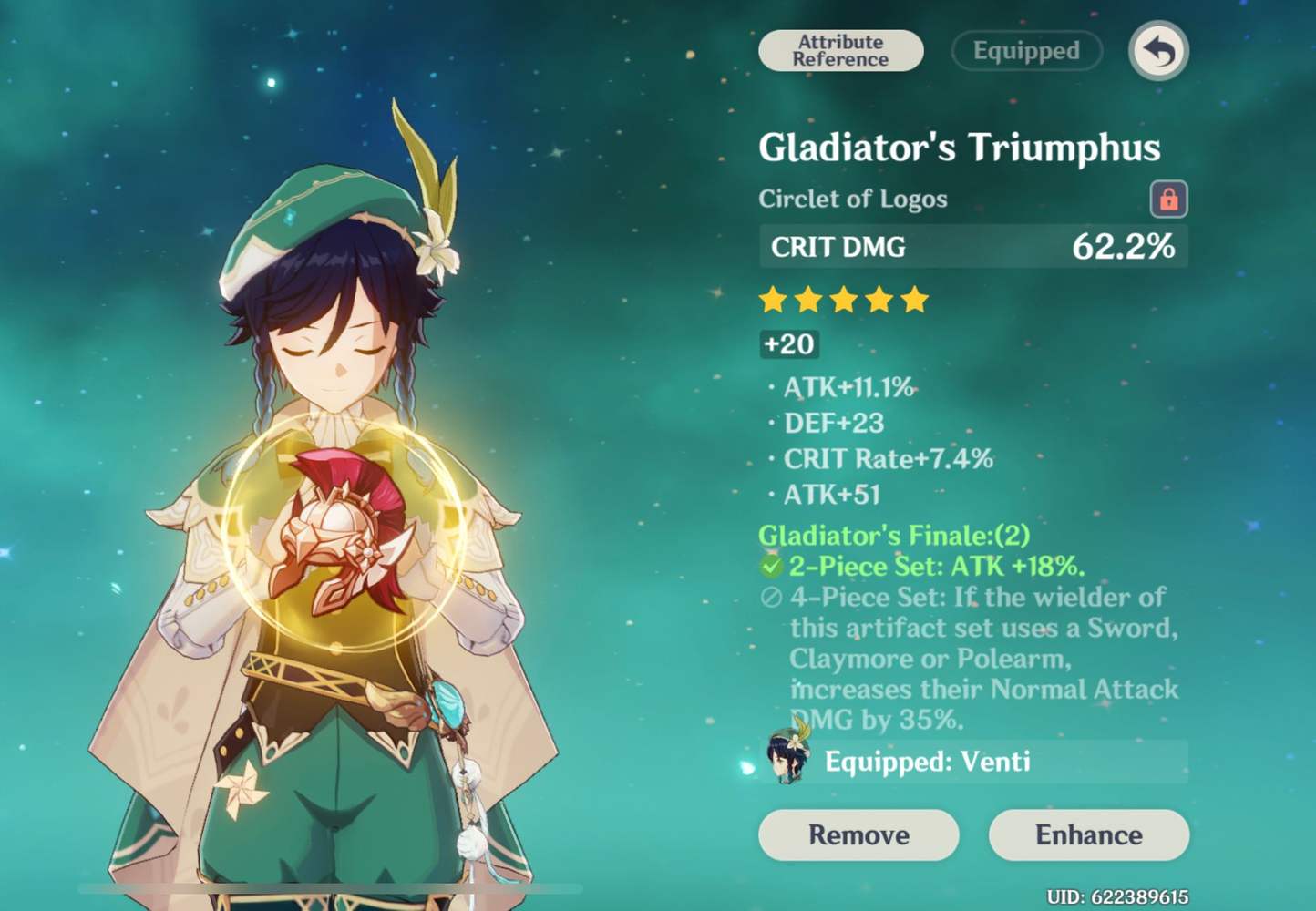Click the green checkmark beside 2-Piece Set
Viewport: 1316px width, 911px height.
coord(771,566)
